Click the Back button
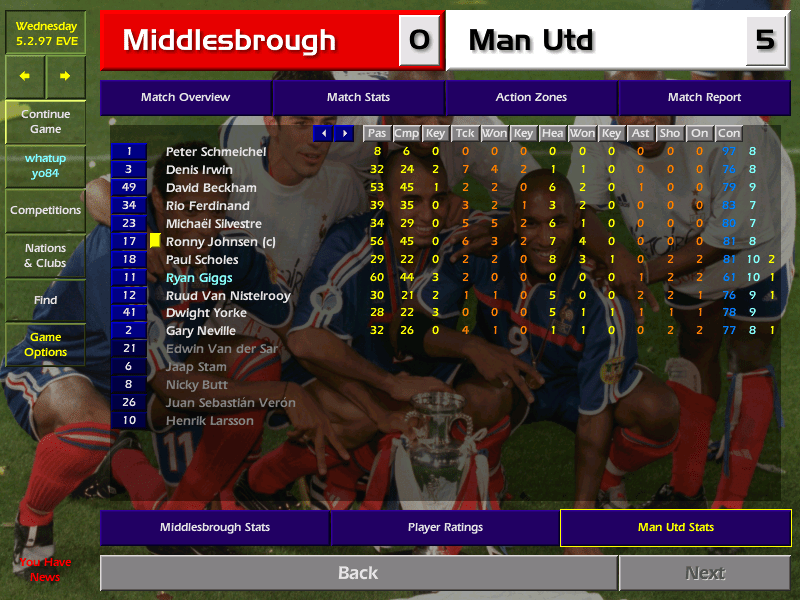 pyautogui.click(x=358, y=573)
